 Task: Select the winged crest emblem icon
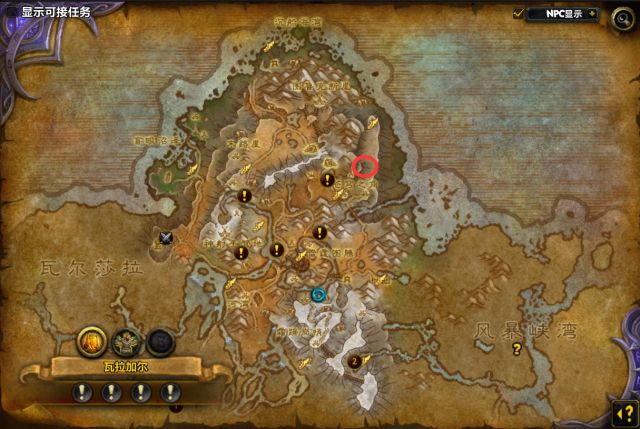[126, 343]
